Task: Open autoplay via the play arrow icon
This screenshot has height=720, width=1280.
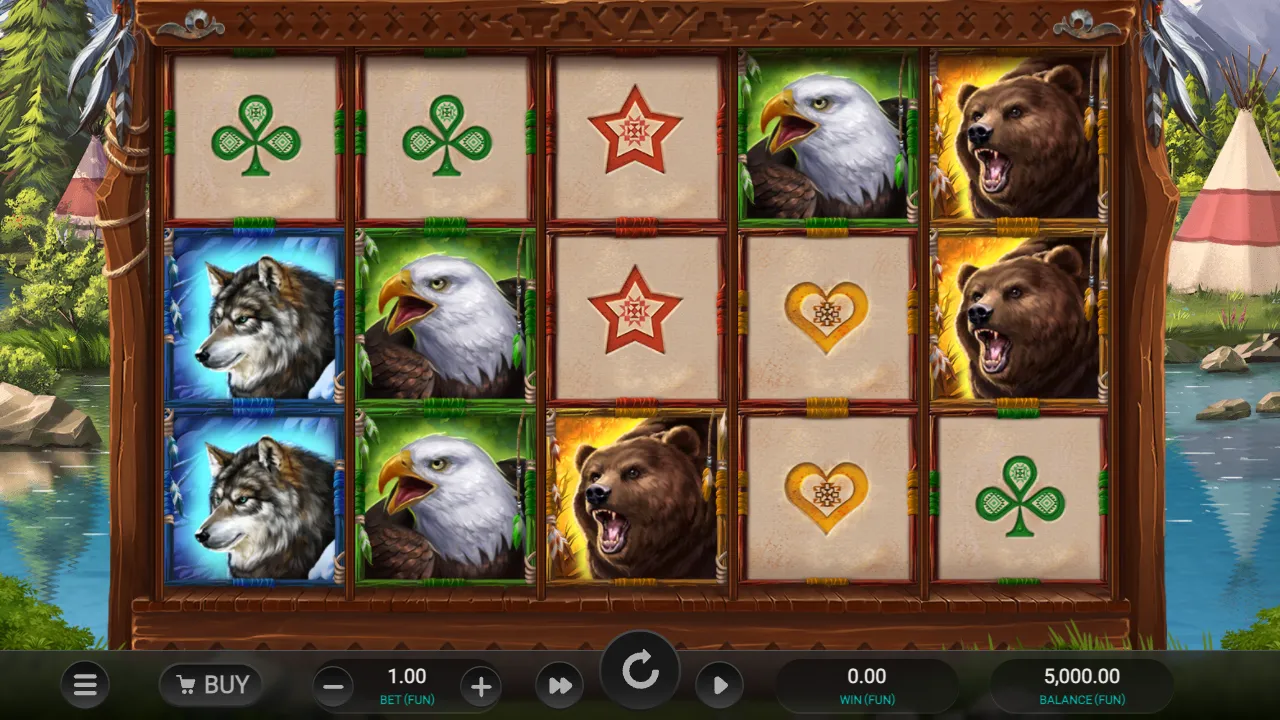Action: coord(720,685)
